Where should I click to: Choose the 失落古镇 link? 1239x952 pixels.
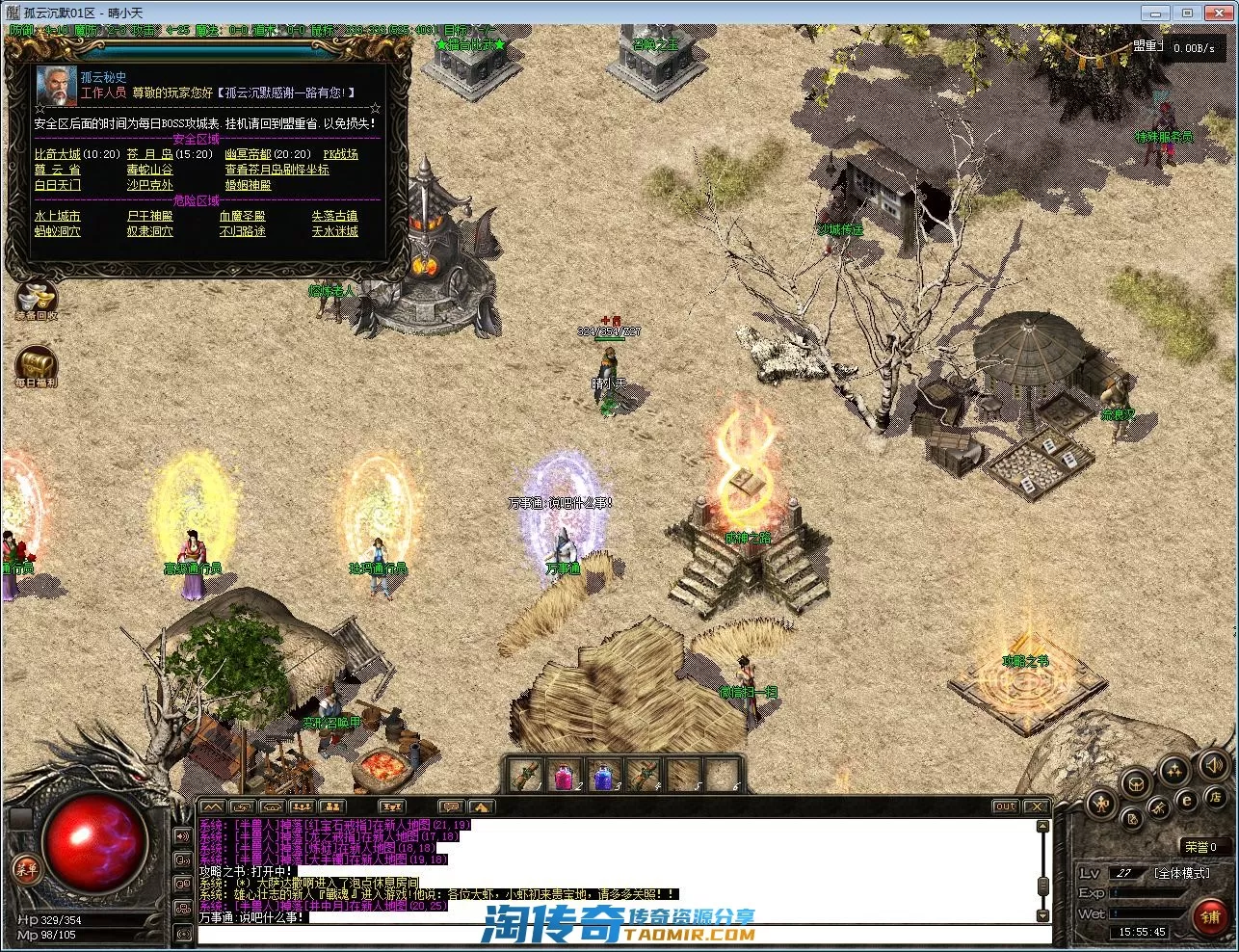pyautogui.click(x=334, y=216)
